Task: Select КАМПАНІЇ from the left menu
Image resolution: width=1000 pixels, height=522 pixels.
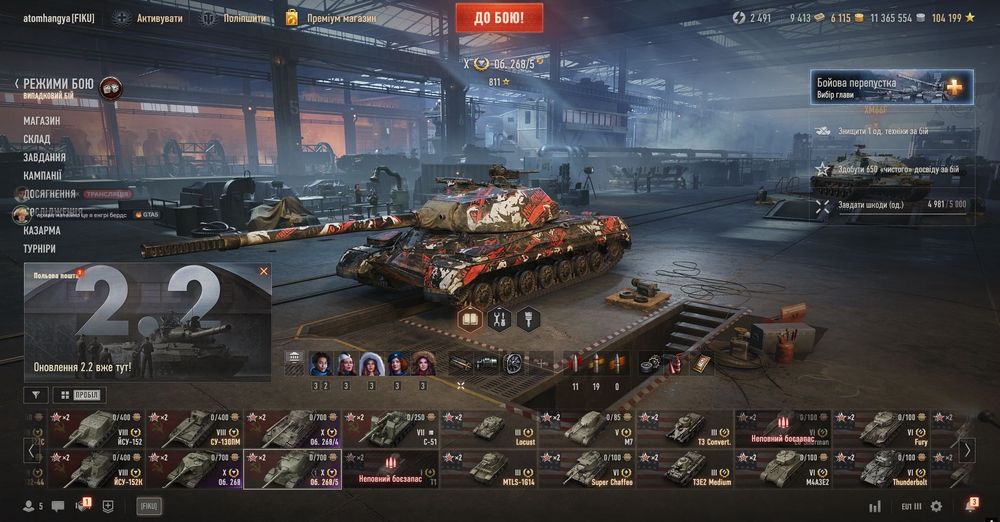Action: 43,175
